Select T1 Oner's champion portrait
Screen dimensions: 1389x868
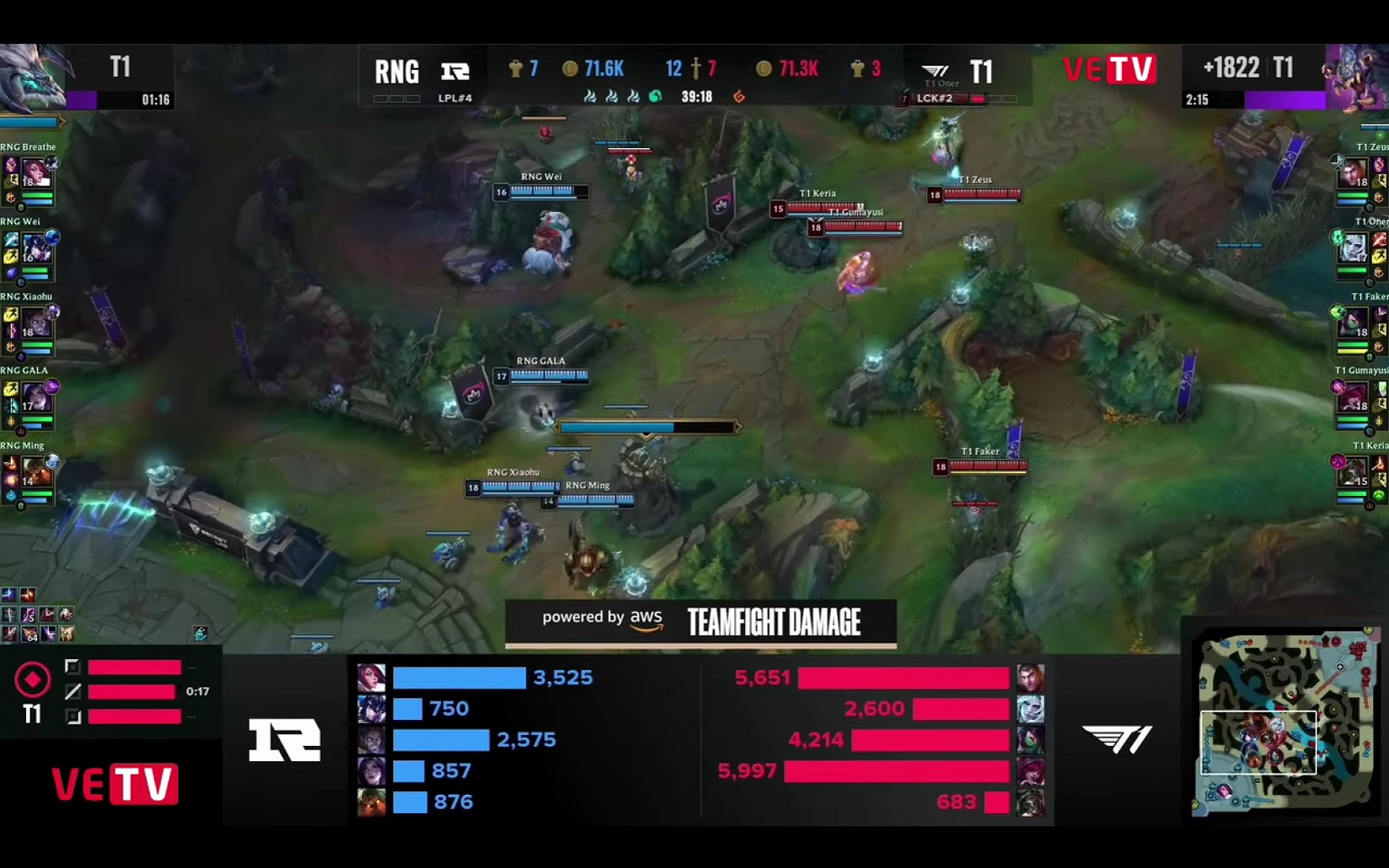coord(1353,248)
